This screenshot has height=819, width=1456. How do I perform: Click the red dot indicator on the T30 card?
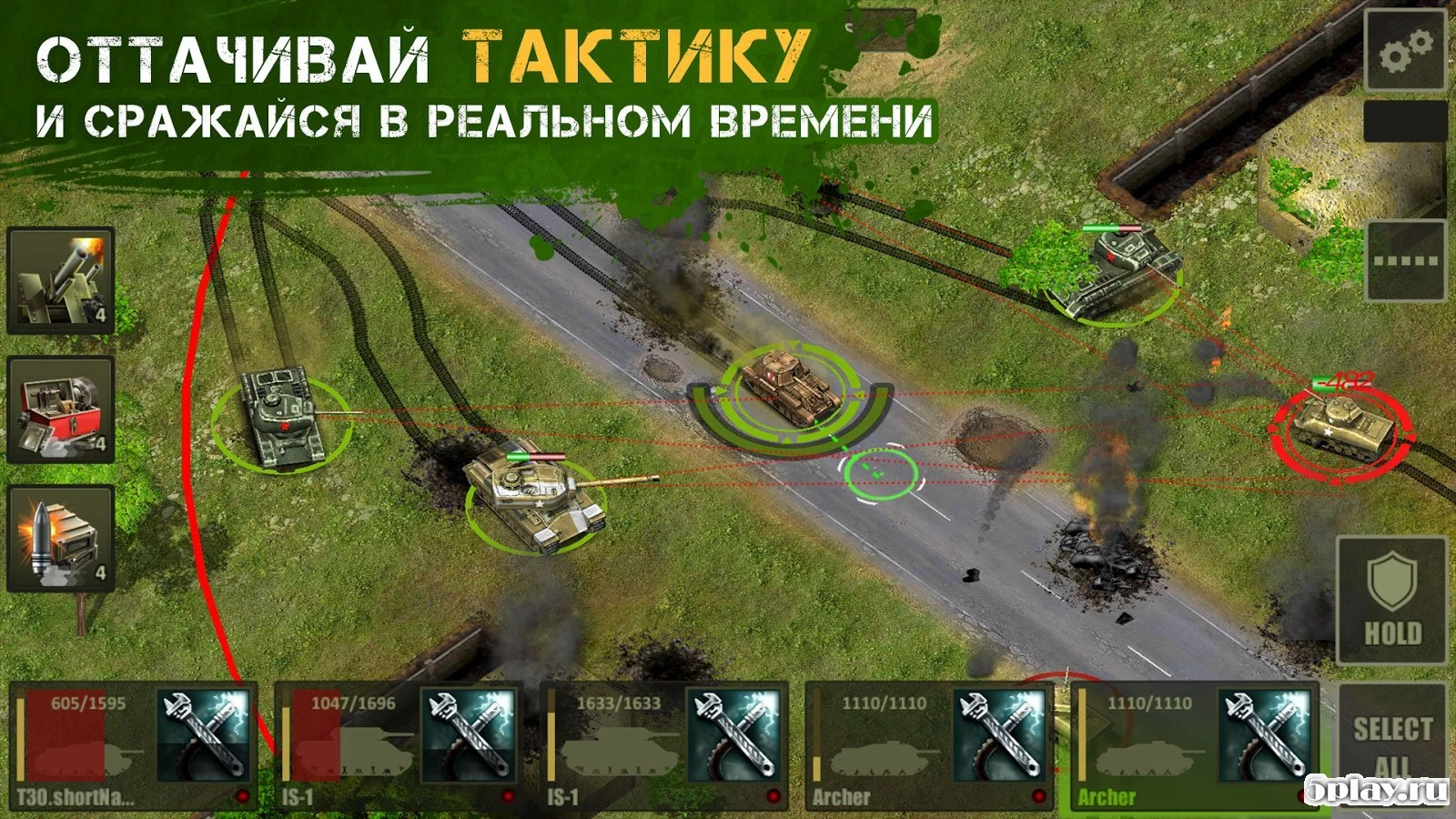241,794
